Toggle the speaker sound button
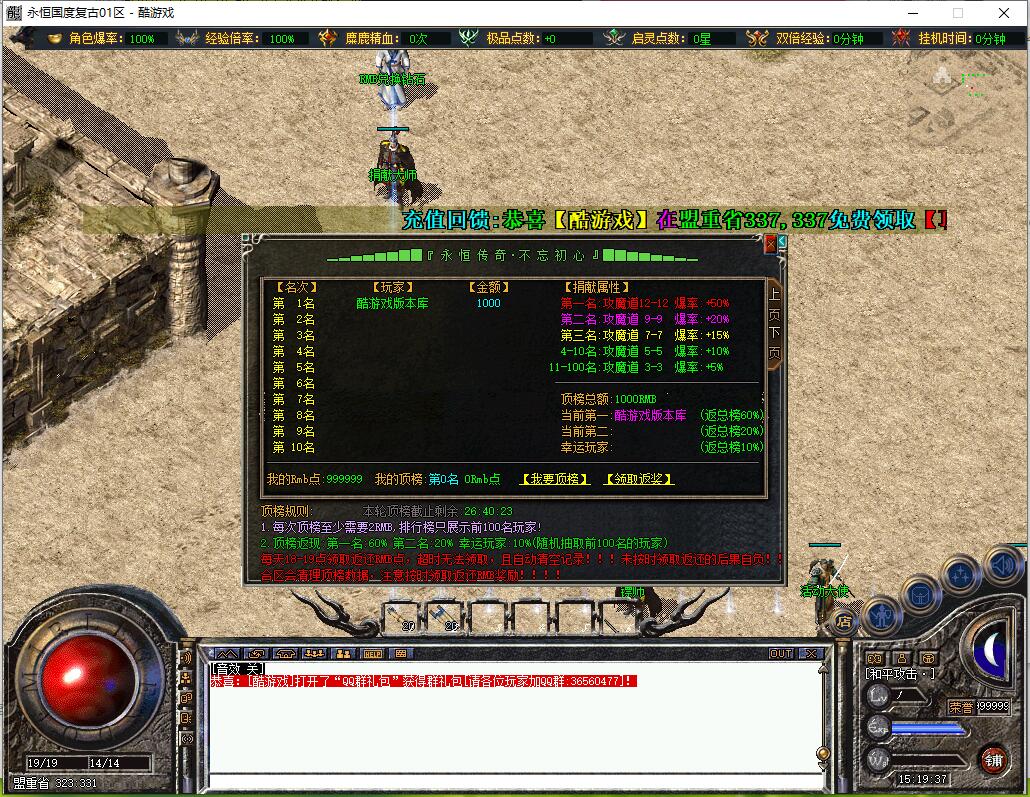 point(1001,567)
